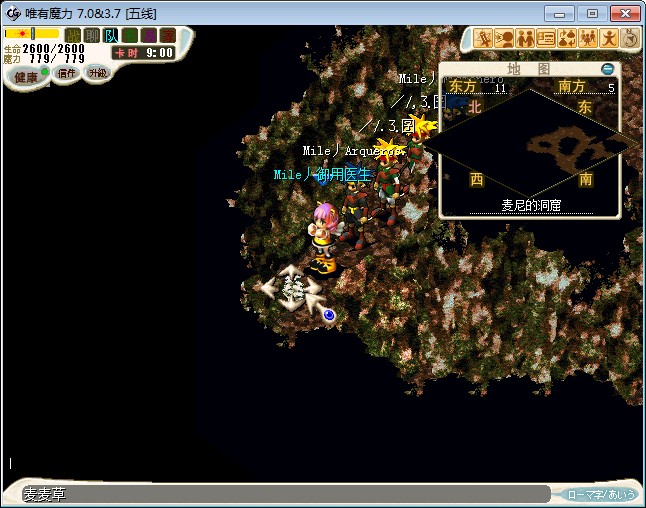Focus the chat input box

(280, 494)
